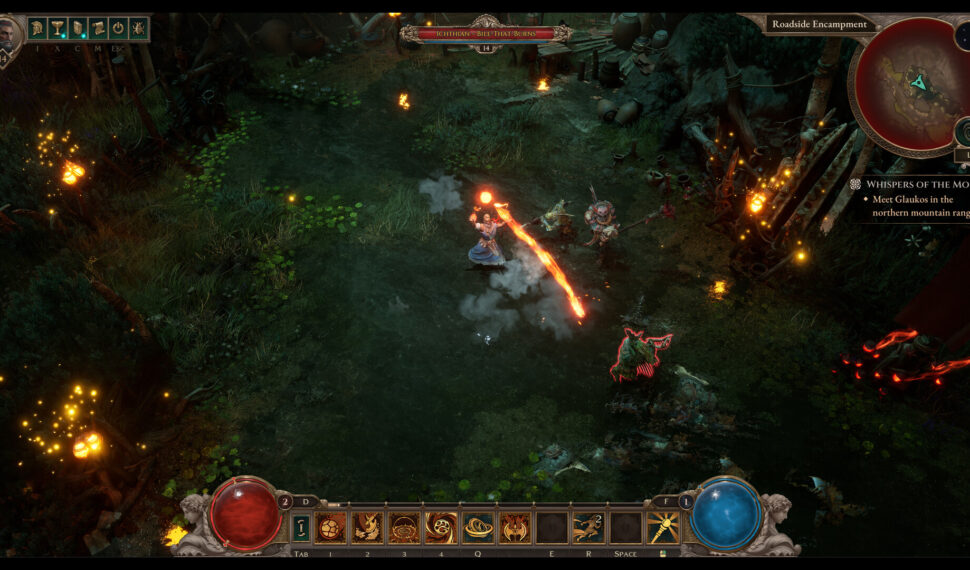Use the circular sigil skill in slot 3
The width and height of the screenshot is (970, 570).
404,528
